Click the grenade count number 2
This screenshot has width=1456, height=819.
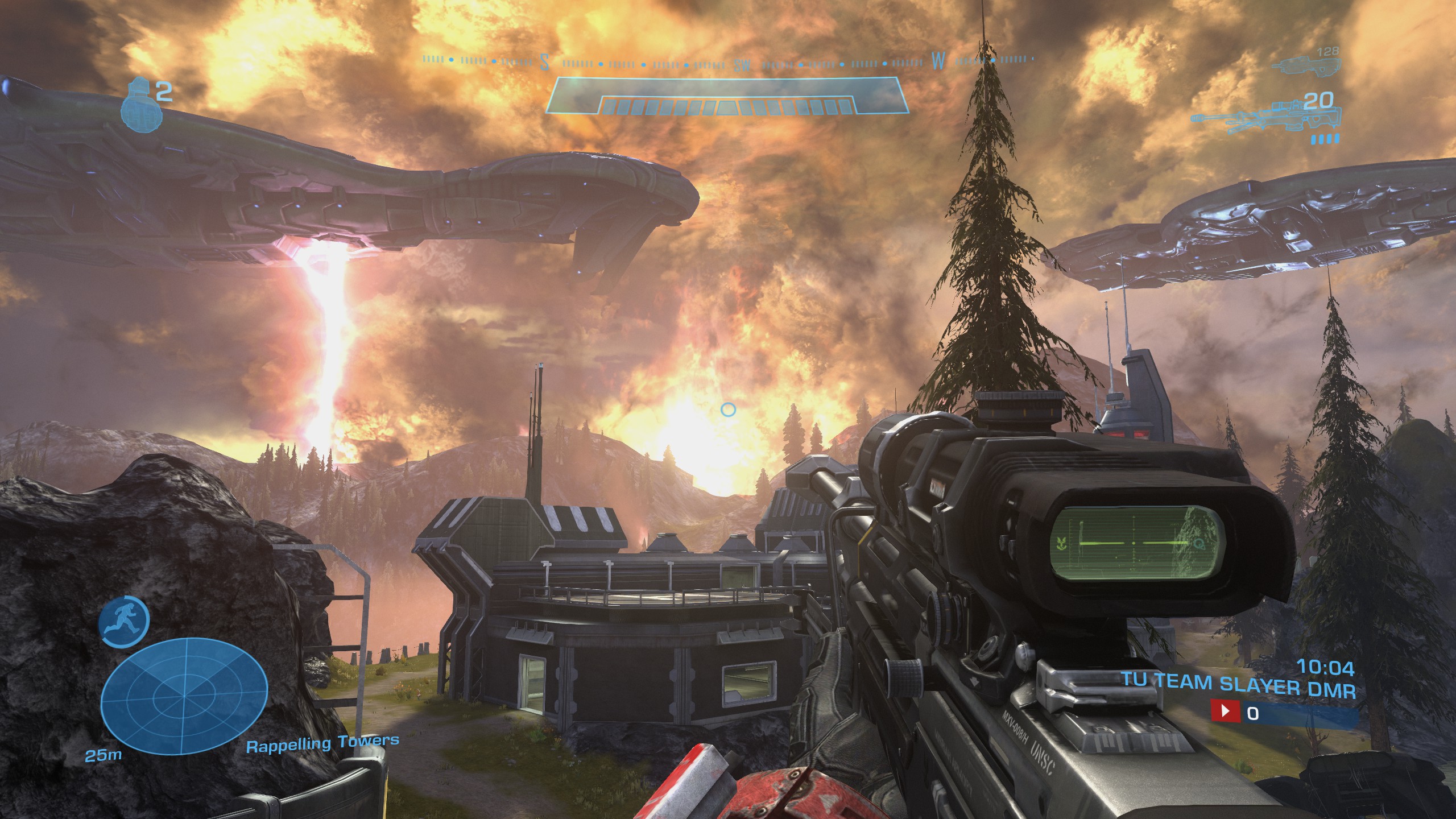coord(163,91)
